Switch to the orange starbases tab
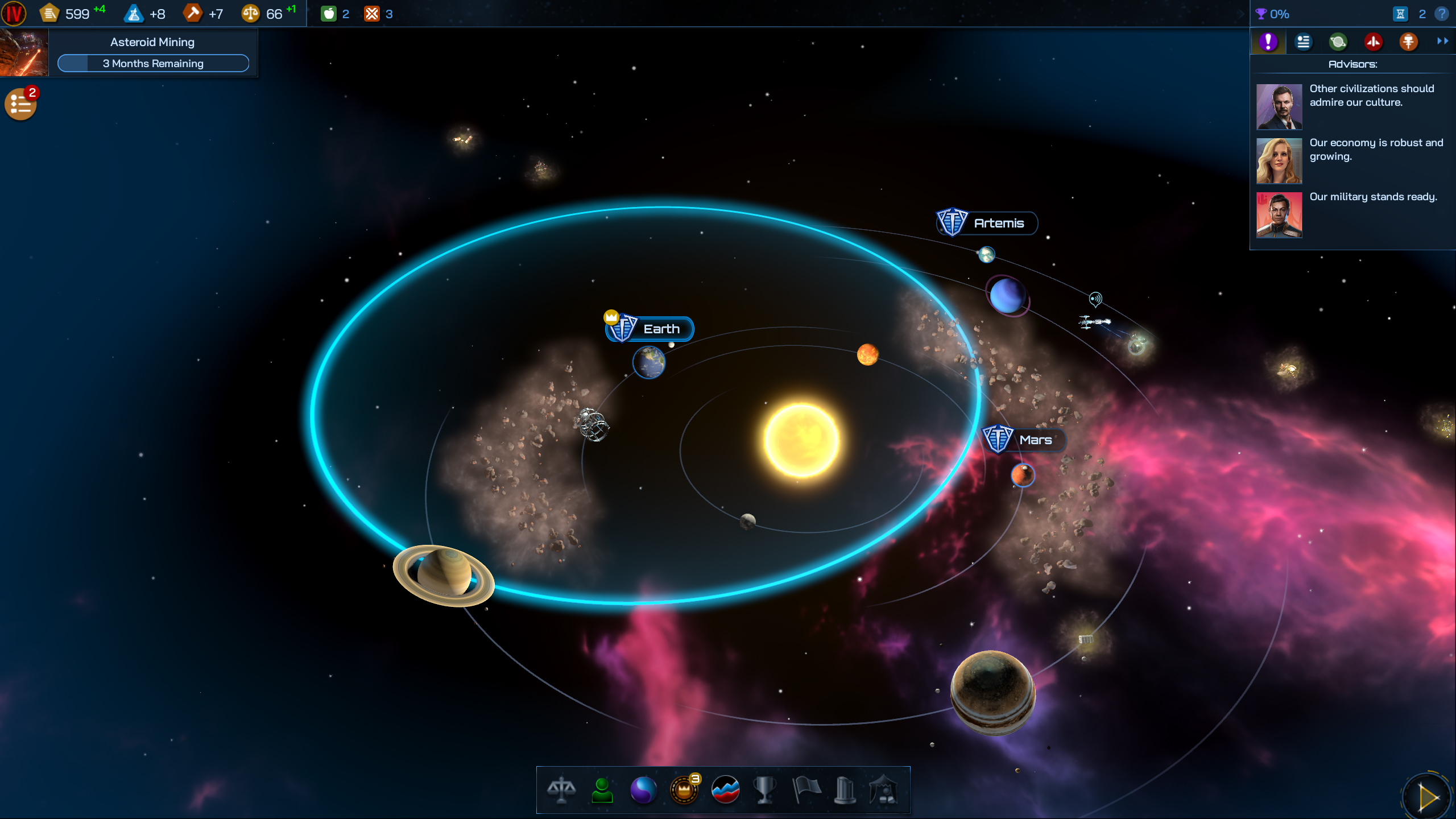Image resolution: width=1456 pixels, height=819 pixels. (1408, 42)
